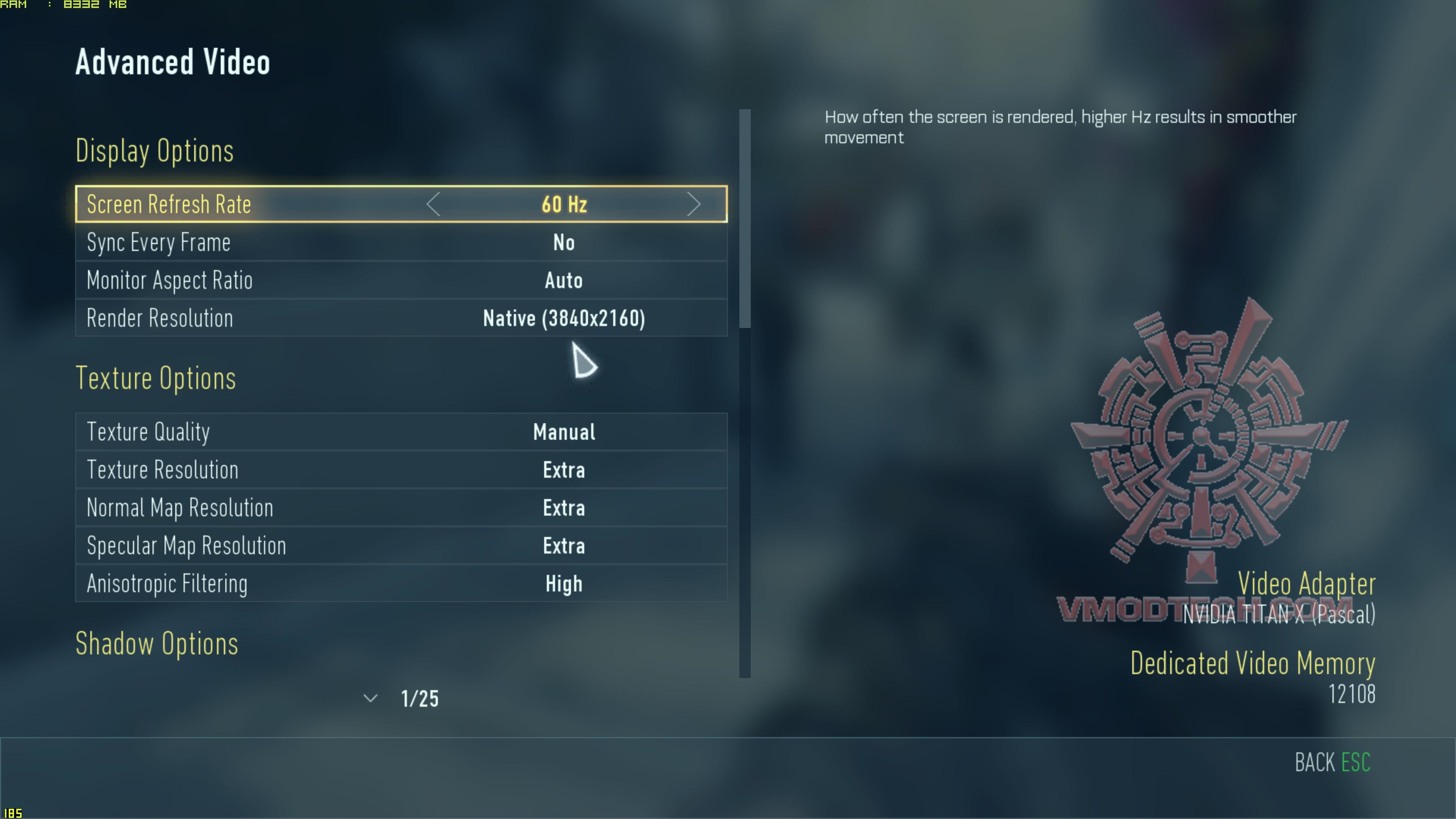Choose the Monitor Aspect Ratio setting

401,280
